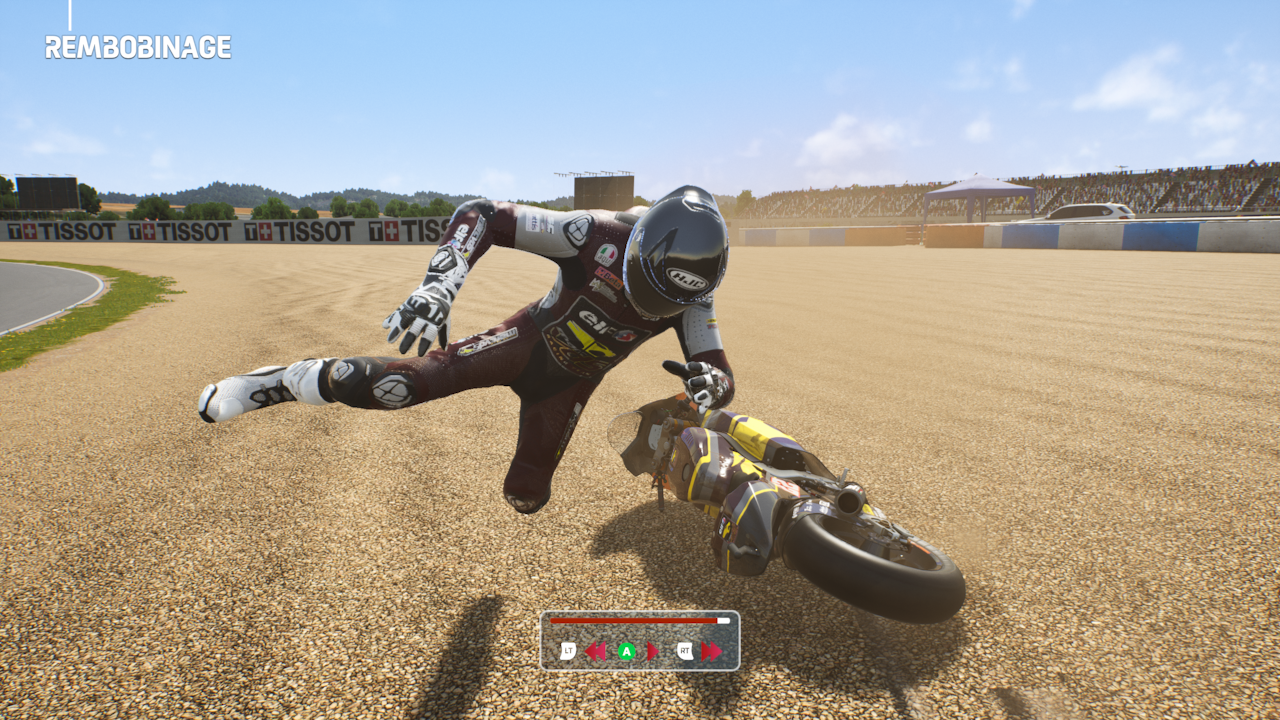Click the double-arrow rewind icon
Screen dimensions: 1280x720
[596, 652]
